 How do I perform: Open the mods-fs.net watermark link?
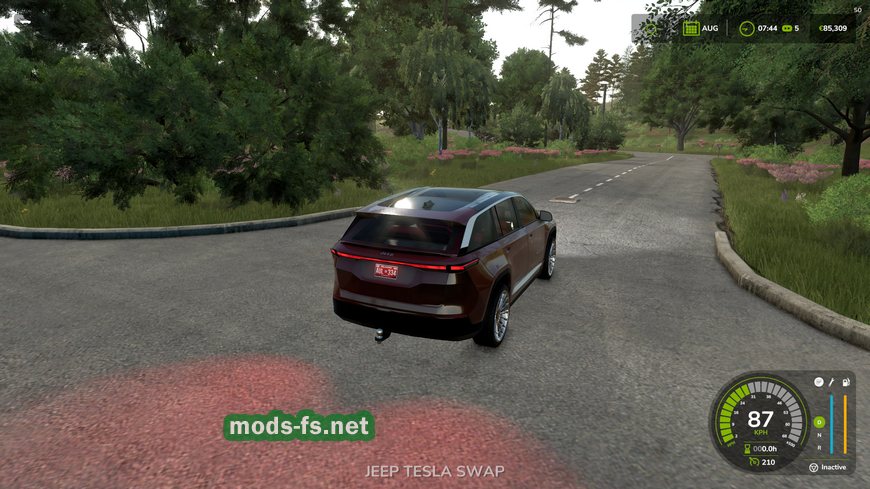click(x=300, y=427)
